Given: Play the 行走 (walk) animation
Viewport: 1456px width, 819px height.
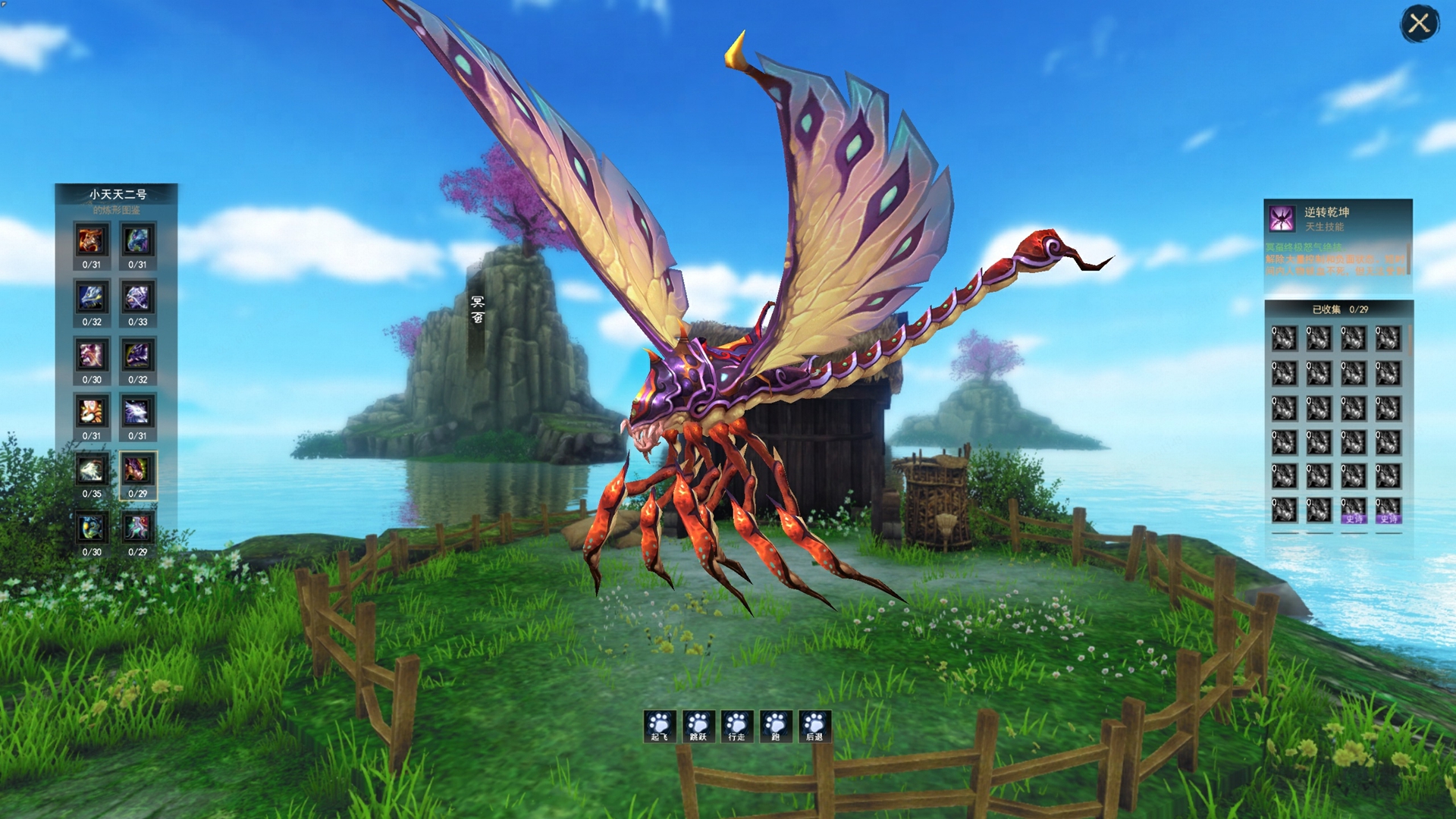Looking at the screenshot, I should point(736,726).
